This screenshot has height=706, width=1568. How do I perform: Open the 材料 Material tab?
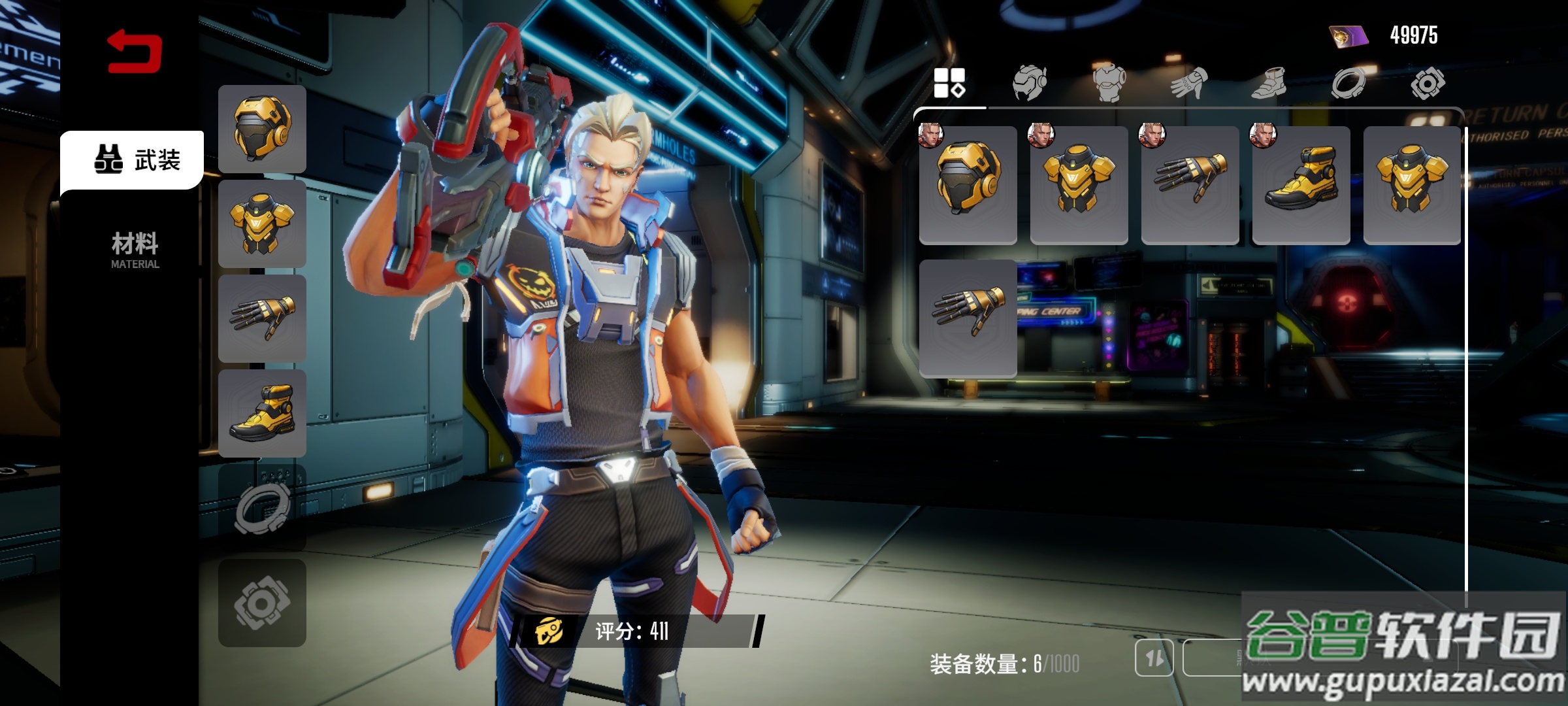click(x=135, y=250)
